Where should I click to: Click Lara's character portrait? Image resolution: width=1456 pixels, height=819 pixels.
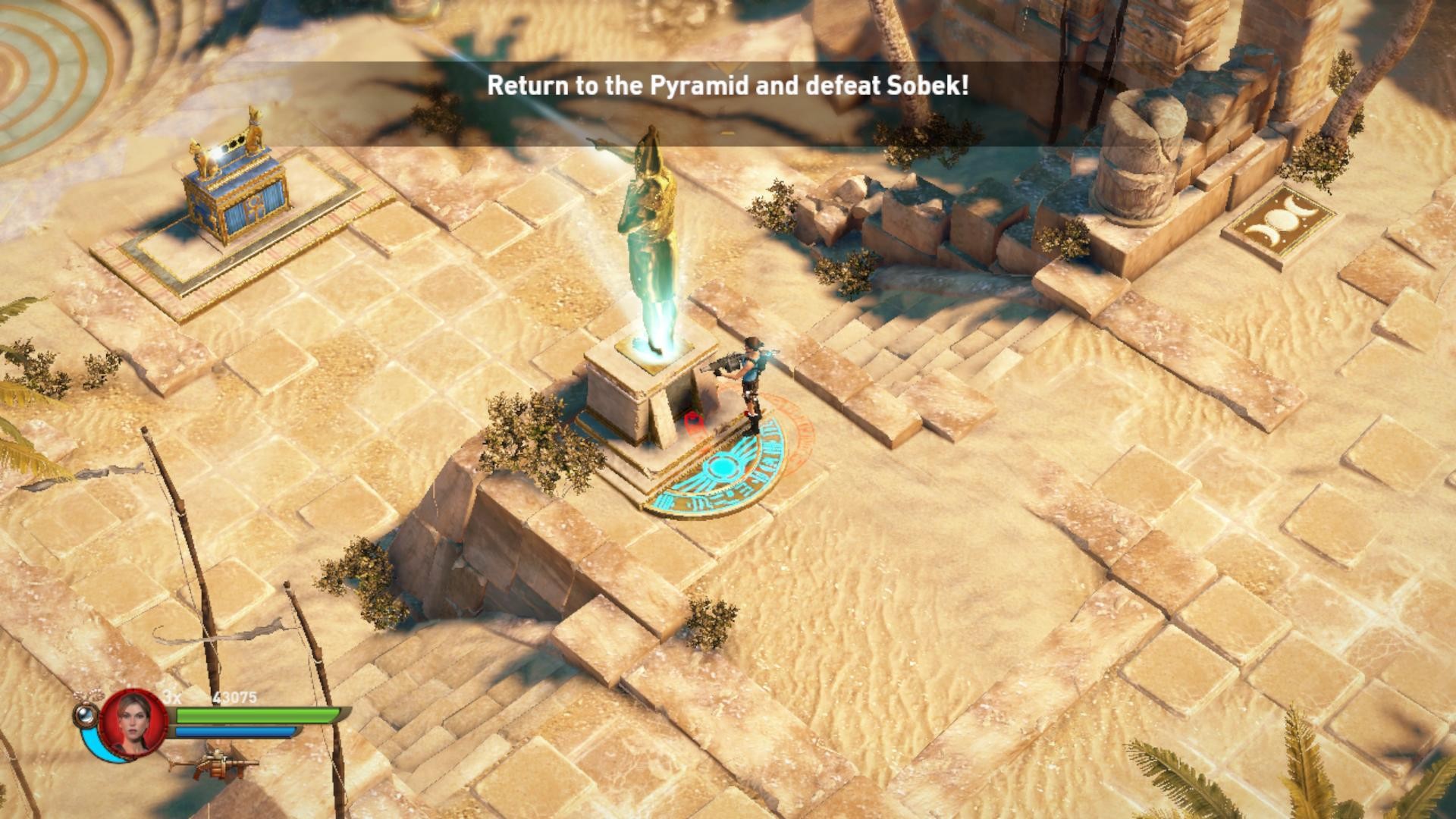[x=134, y=721]
